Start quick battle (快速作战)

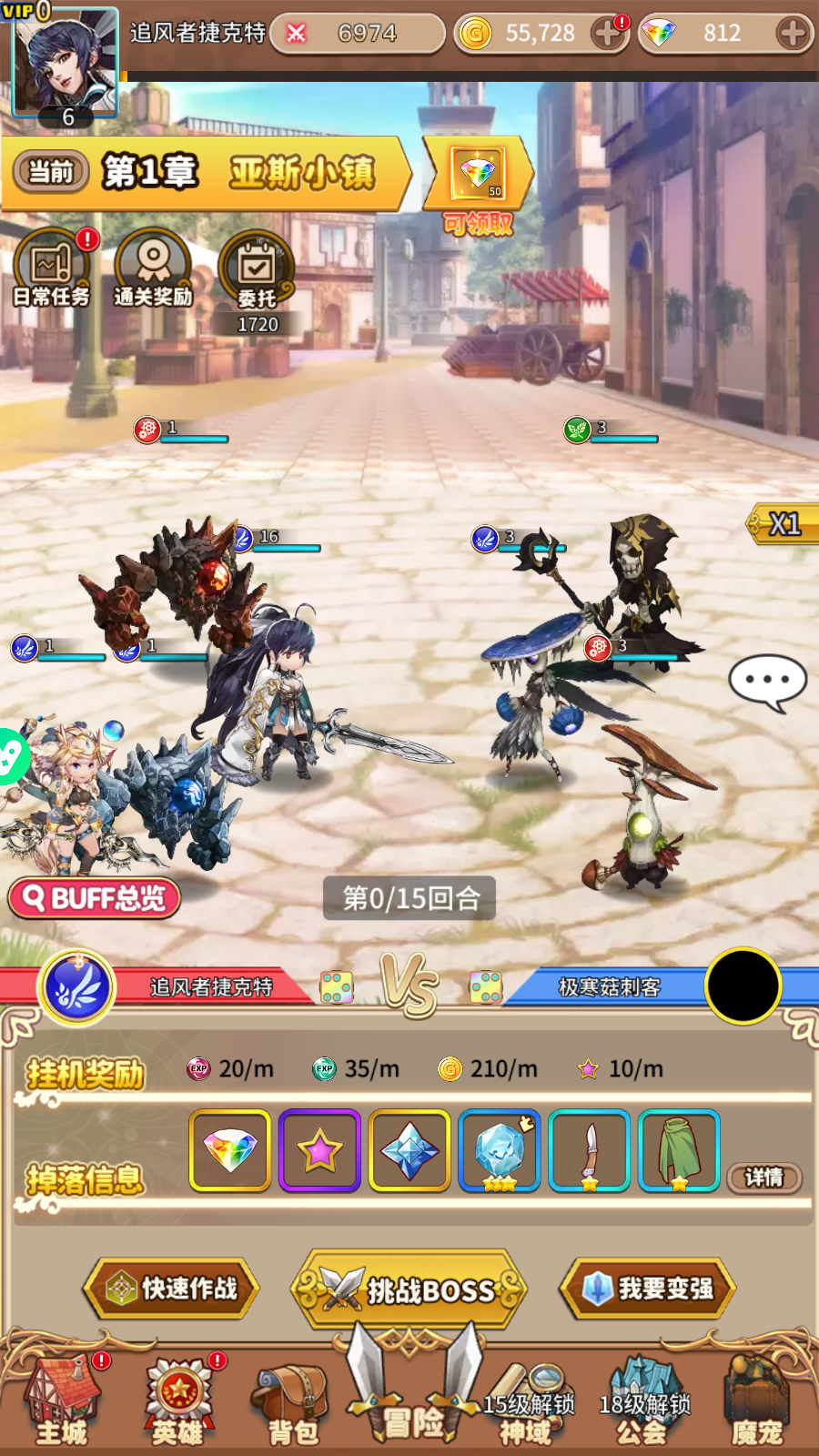tap(172, 1289)
